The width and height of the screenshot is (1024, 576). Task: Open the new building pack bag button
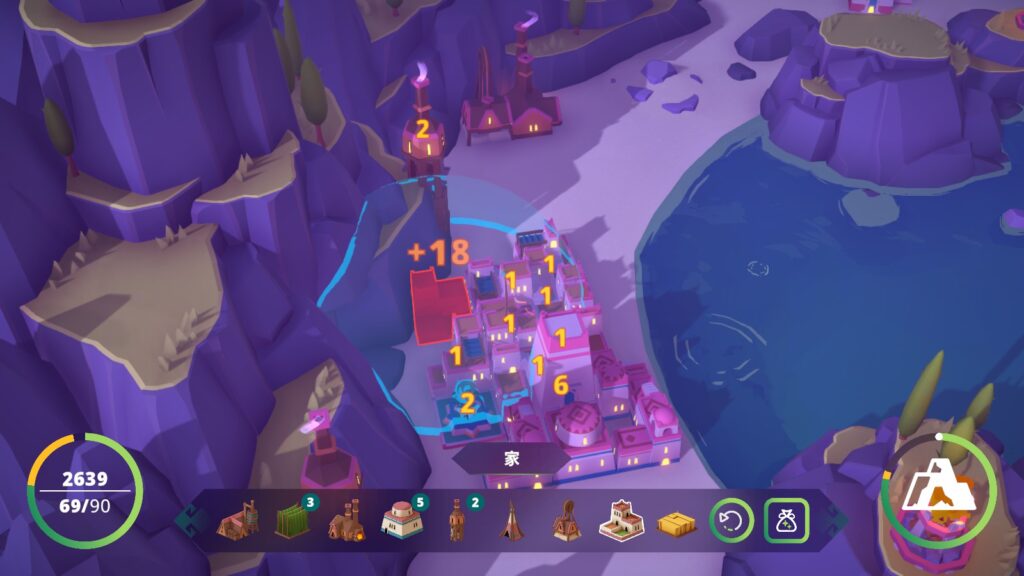point(786,520)
